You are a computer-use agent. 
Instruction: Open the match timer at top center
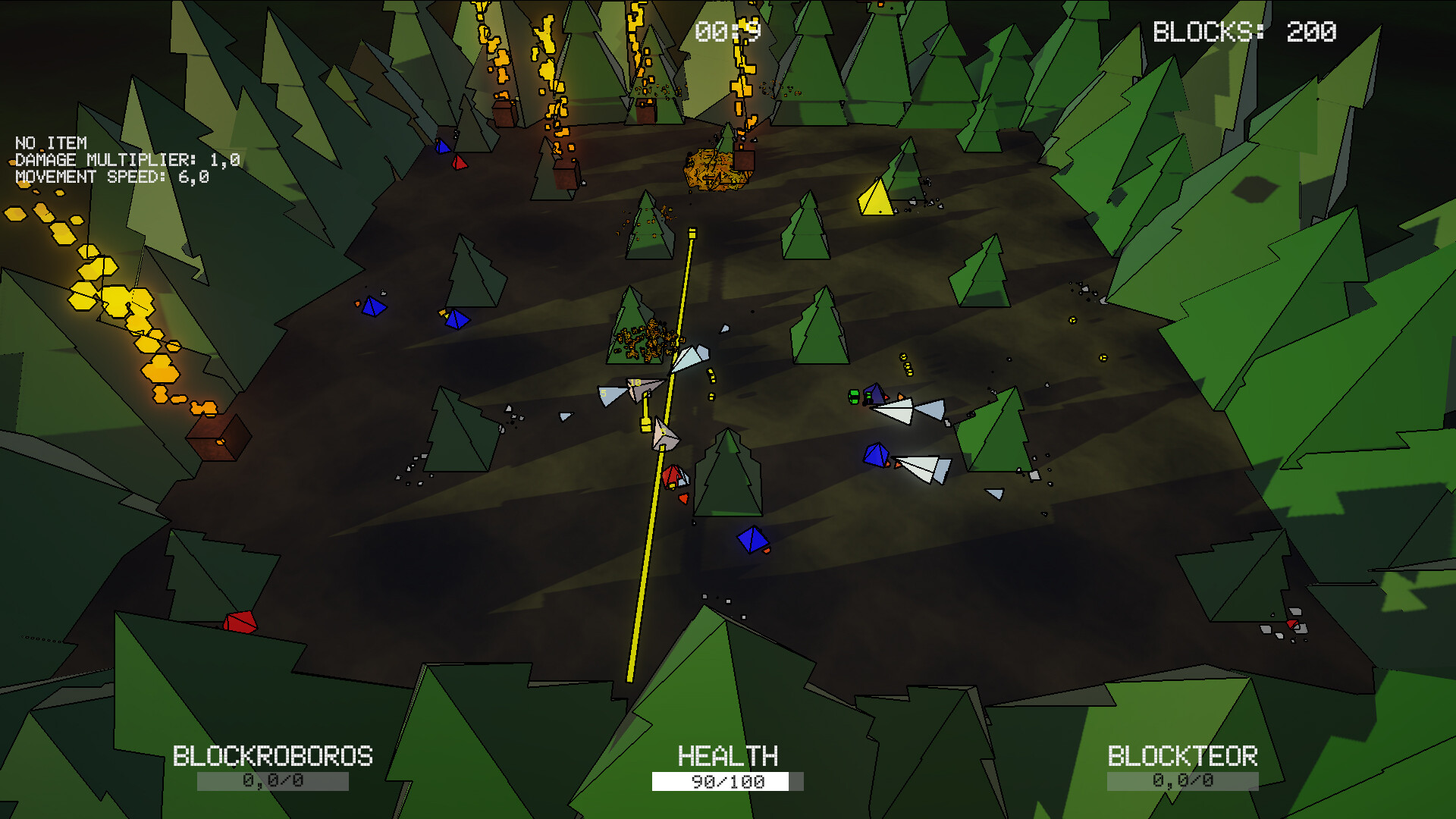pyautogui.click(x=727, y=29)
